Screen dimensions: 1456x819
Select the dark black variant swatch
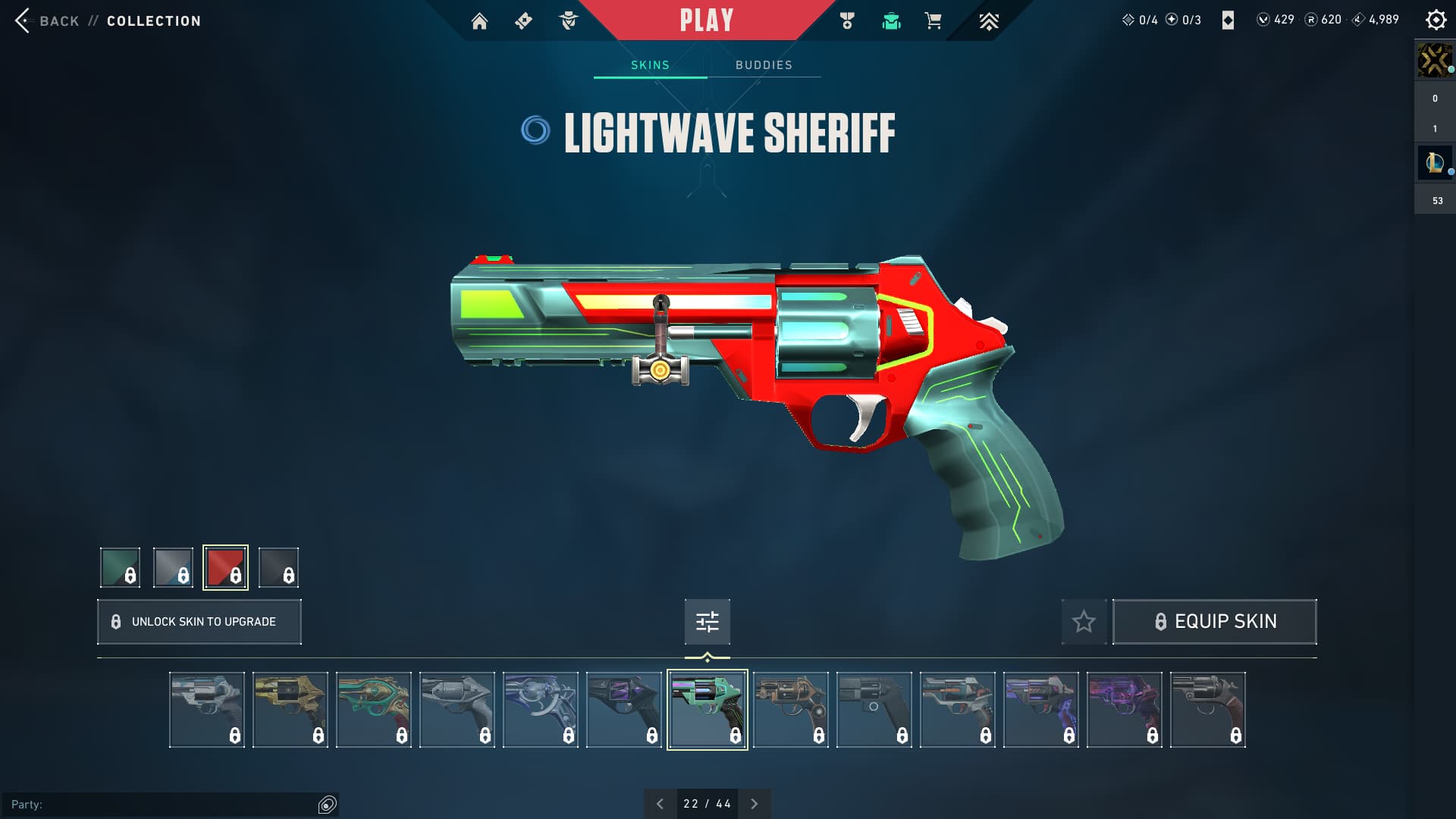click(x=278, y=567)
